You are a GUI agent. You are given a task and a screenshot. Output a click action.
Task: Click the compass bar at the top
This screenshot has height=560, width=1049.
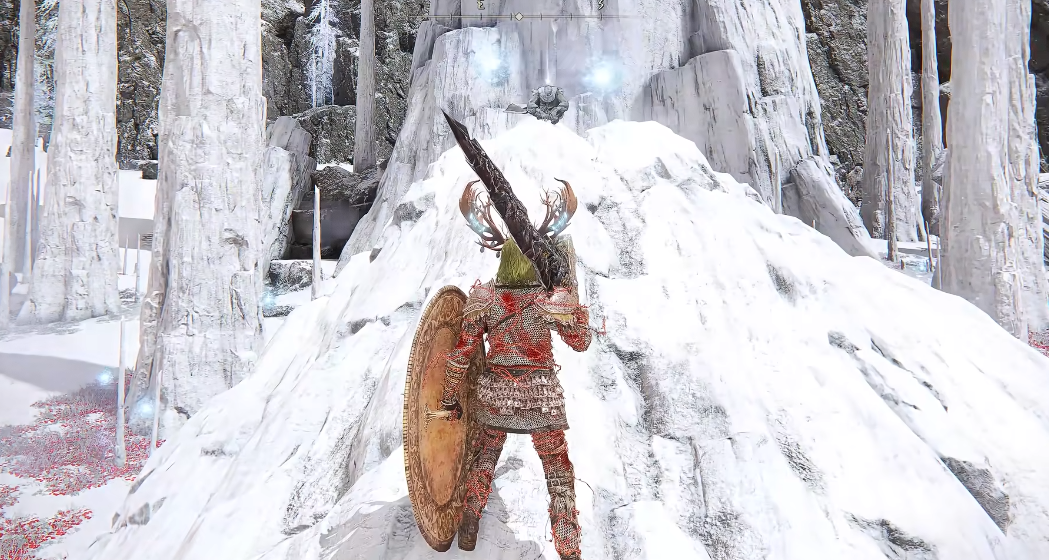pos(518,15)
